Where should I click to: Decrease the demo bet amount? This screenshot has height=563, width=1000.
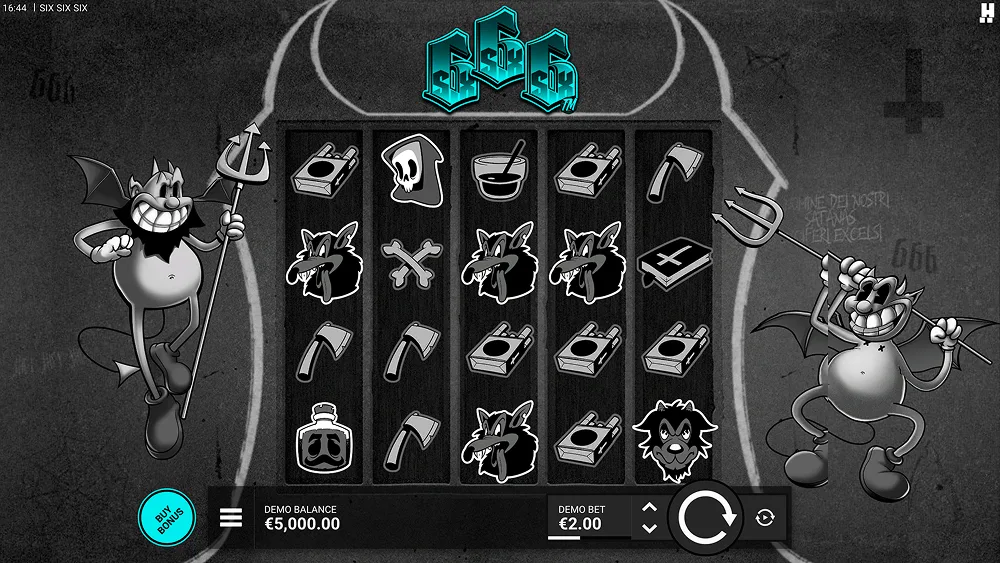pyautogui.click(x=649, y=527)
